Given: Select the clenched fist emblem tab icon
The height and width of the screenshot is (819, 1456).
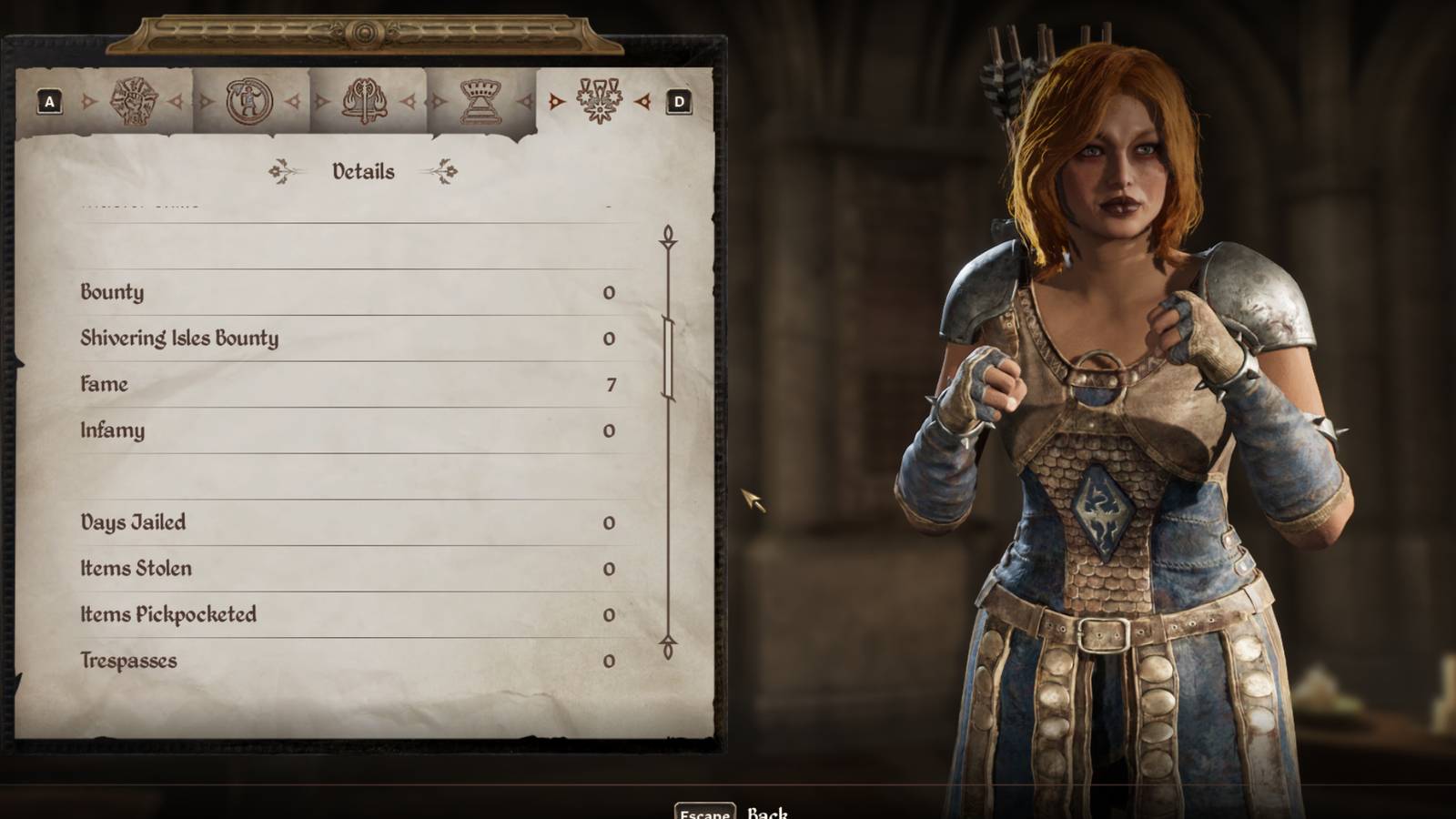Looking at the screenshot, I should 136,102.
